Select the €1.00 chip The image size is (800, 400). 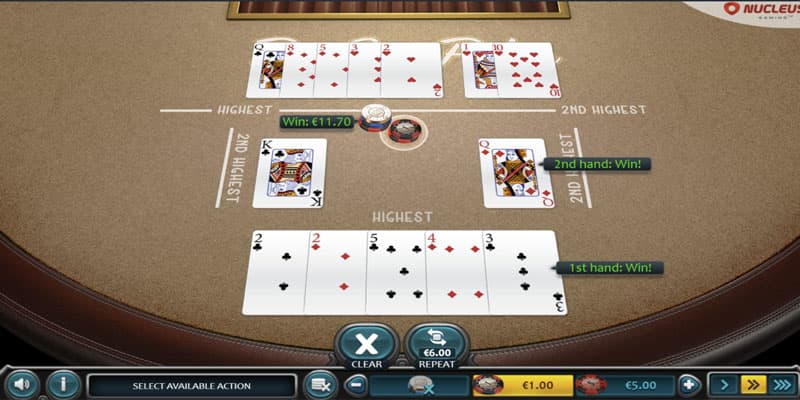click(519, 385)
